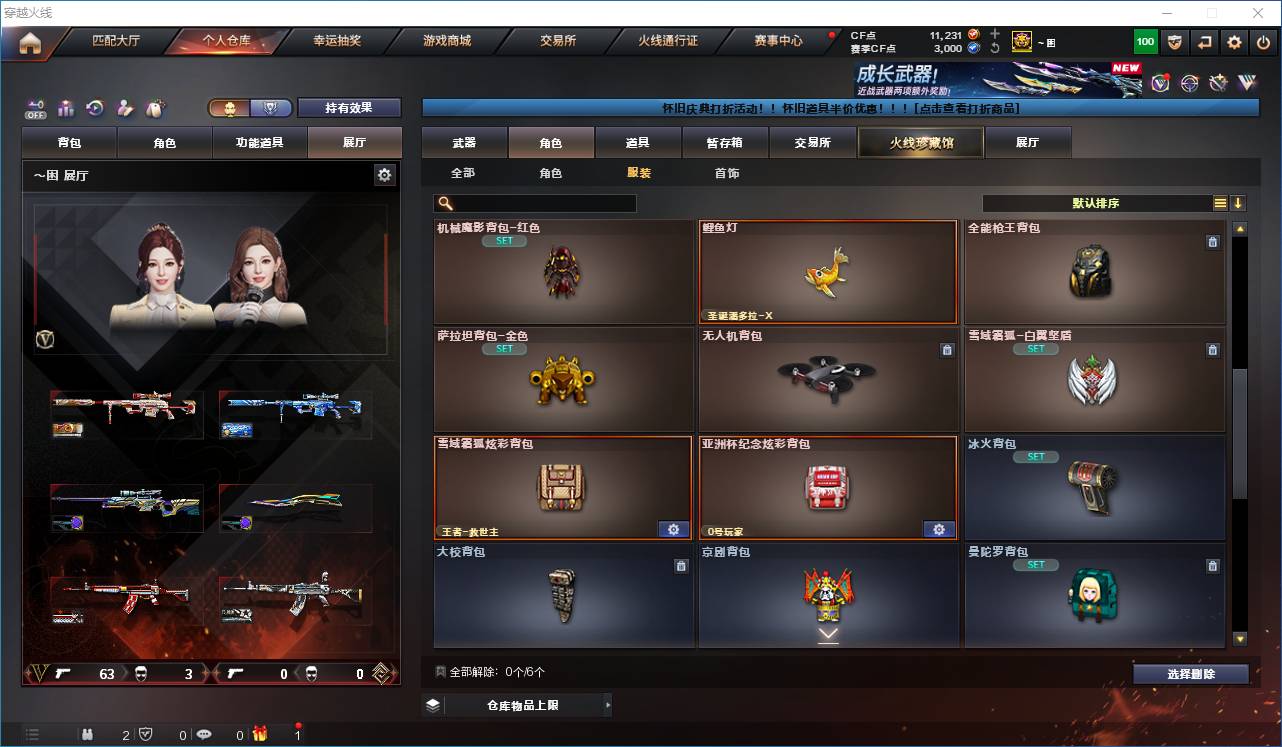This screenshot has height=747, width=1282.
Task: Click the plus icon to recharge CF点
Action: click(995, 34)
